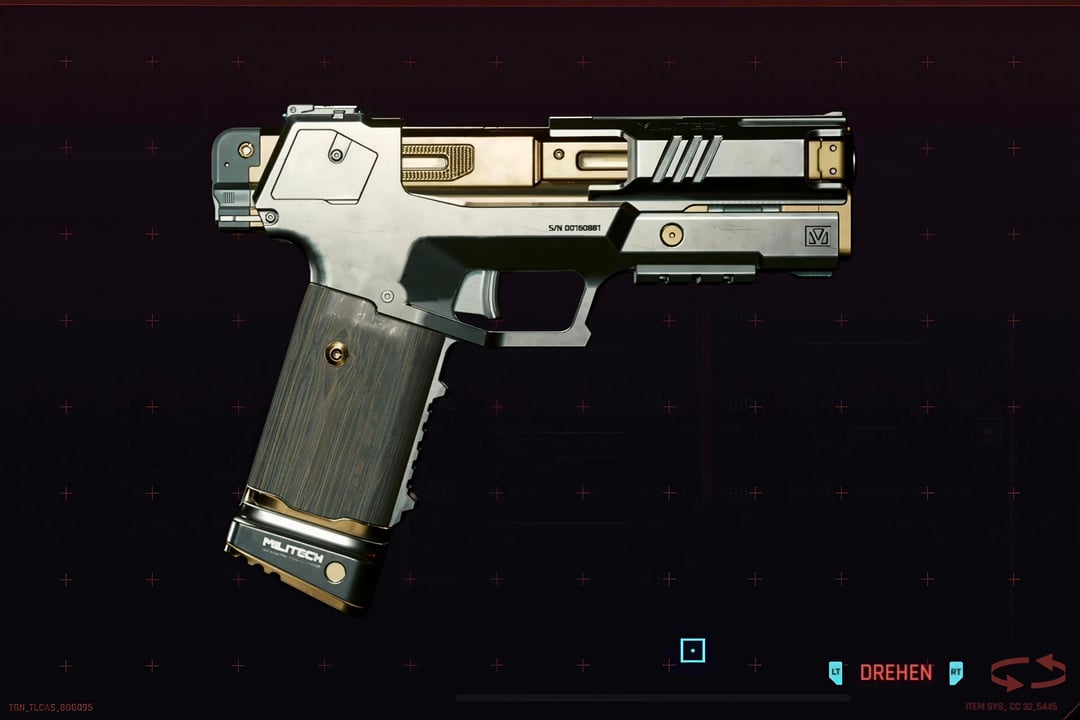The image size is (1080, 720).
Task: Click the DREHEN rotate label
Action: [x=895, y=673]
